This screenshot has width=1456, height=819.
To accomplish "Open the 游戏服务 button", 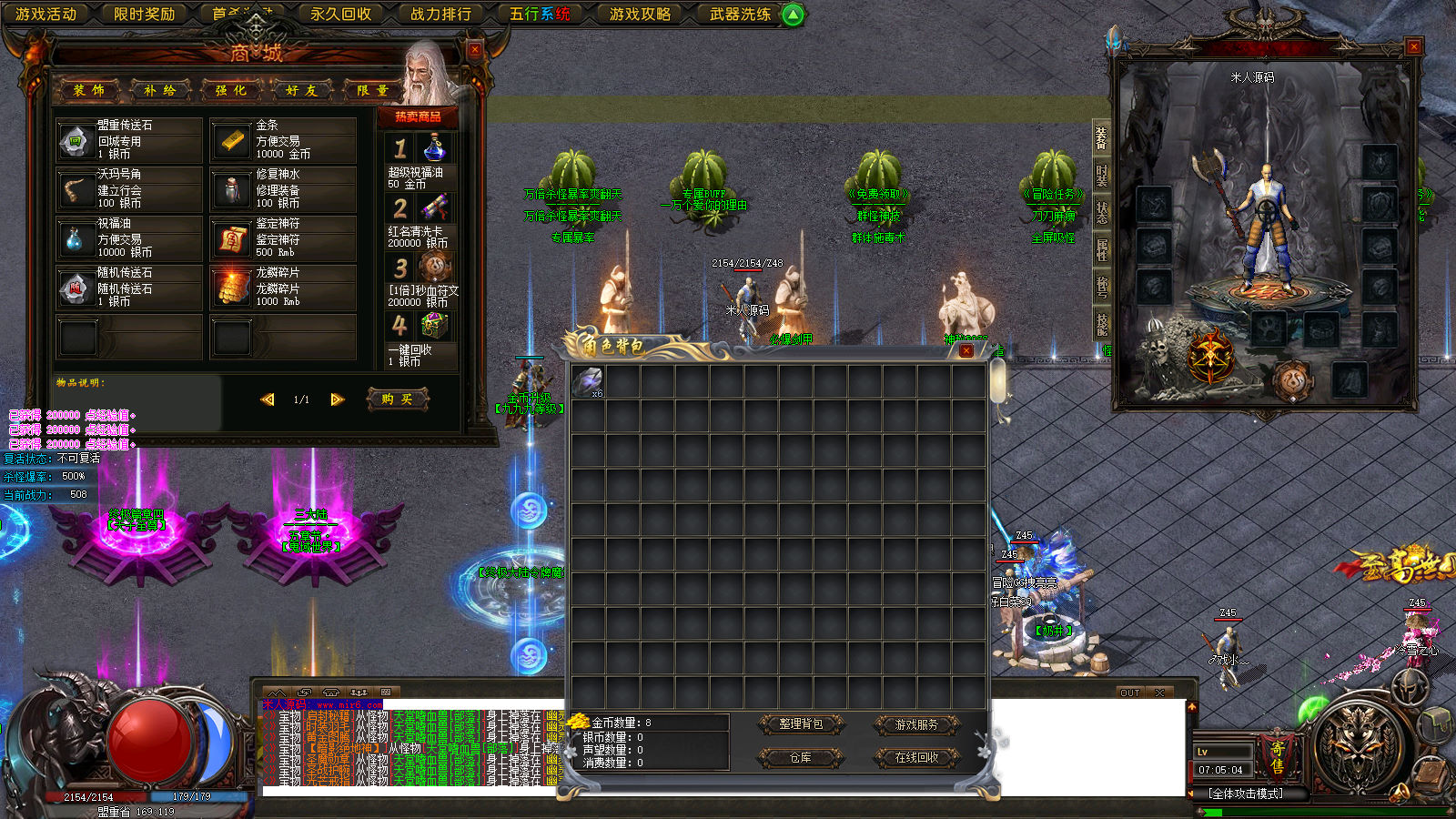I will [x=916, y=724].
